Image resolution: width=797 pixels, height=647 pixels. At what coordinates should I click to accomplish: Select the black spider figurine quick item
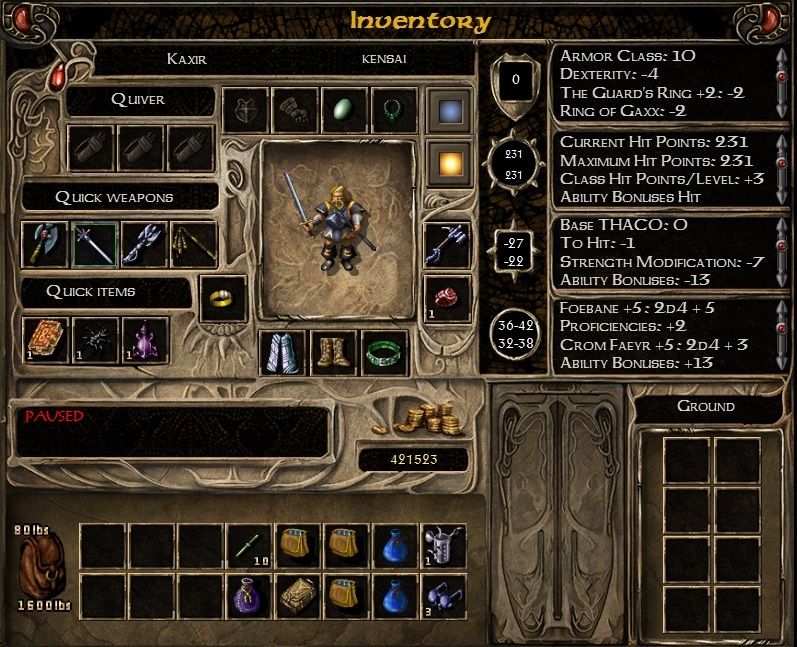[94, 341]
